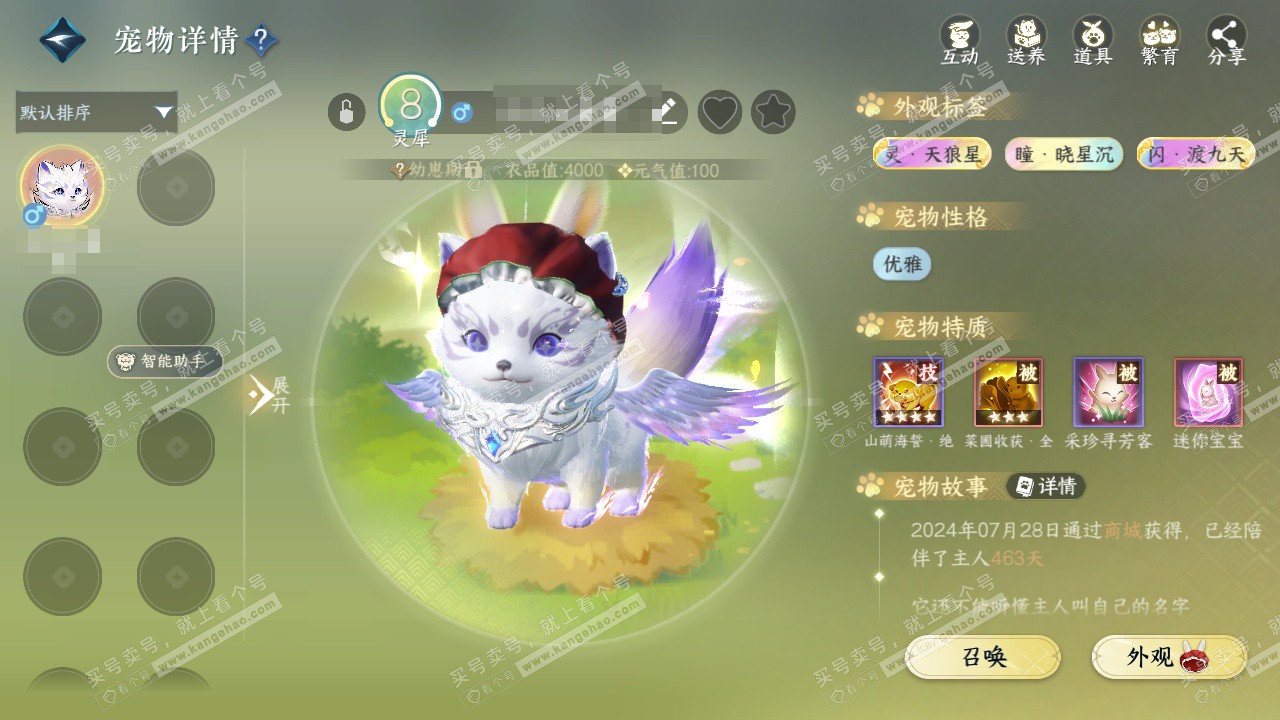Open the 送养 adoption option
1280x720 pixels.
point(1026,40)
